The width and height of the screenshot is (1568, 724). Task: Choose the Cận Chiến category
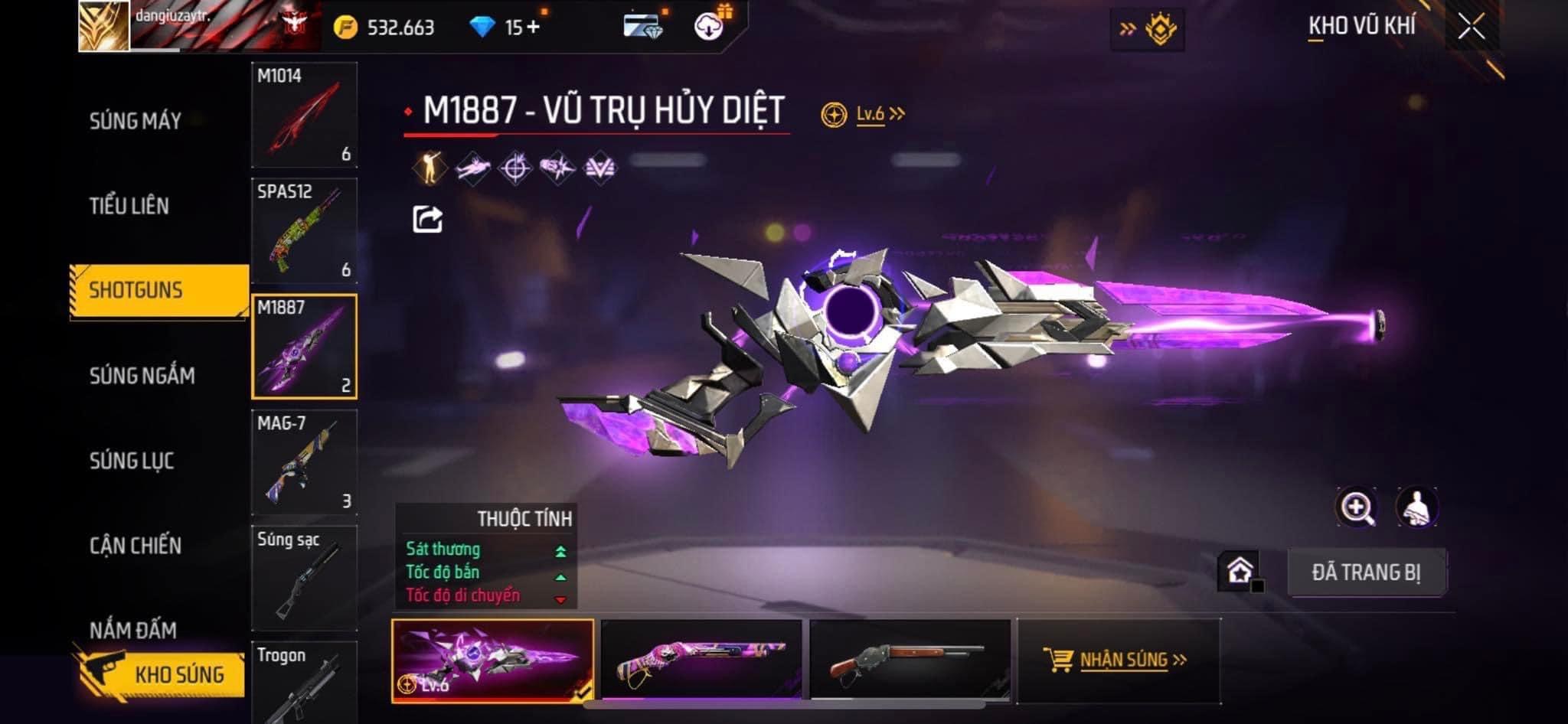tap(136, 546)
